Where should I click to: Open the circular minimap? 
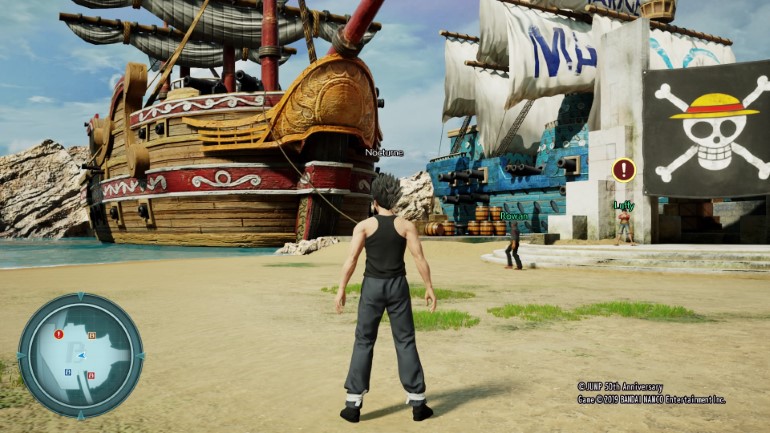click(80, 355)
